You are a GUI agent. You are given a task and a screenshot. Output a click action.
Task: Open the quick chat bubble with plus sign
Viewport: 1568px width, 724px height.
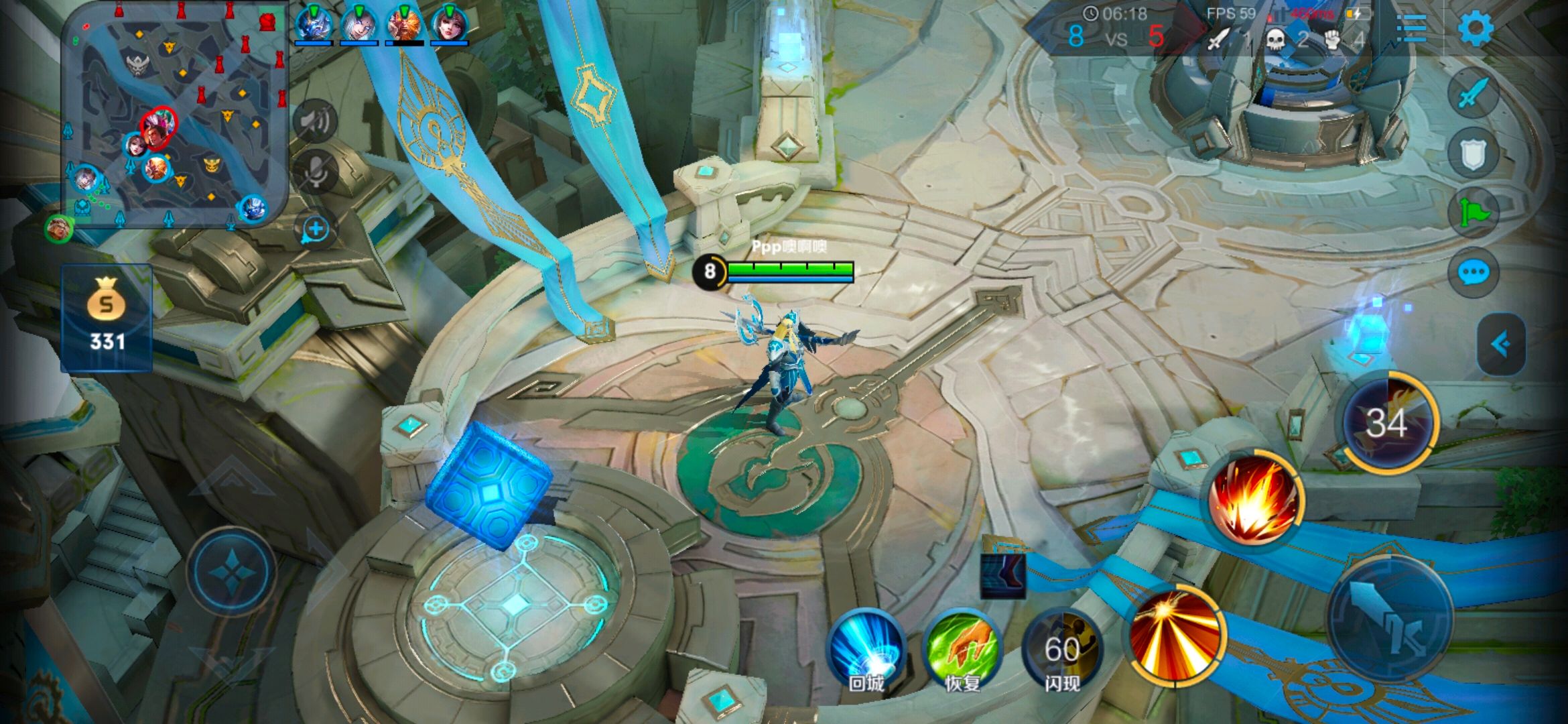[x=315, y=229]
